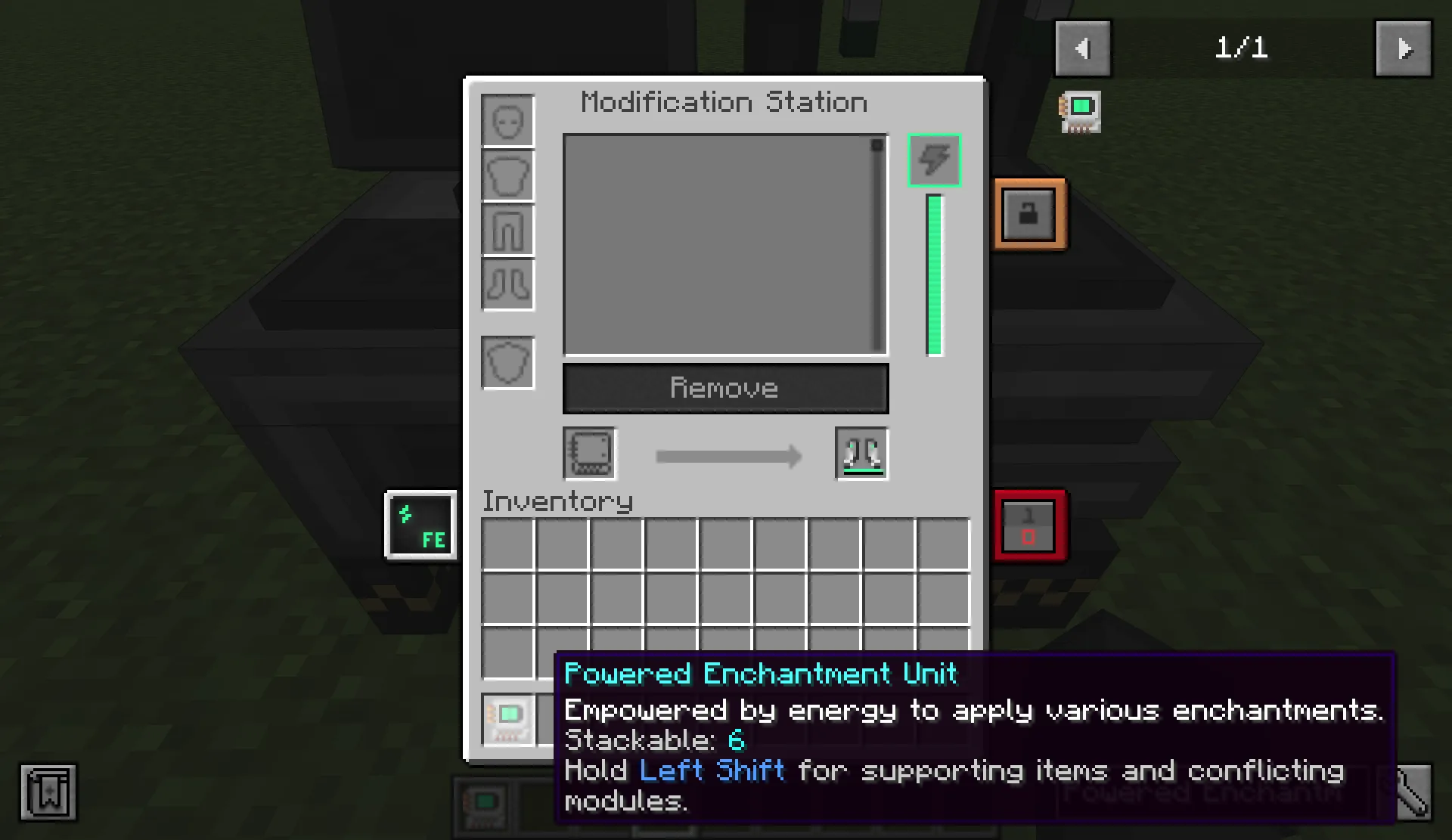The image size is (1452, 840).
Task: Select the Powered Enchantment Unit module chip
Action: click(x=507, y=719)
